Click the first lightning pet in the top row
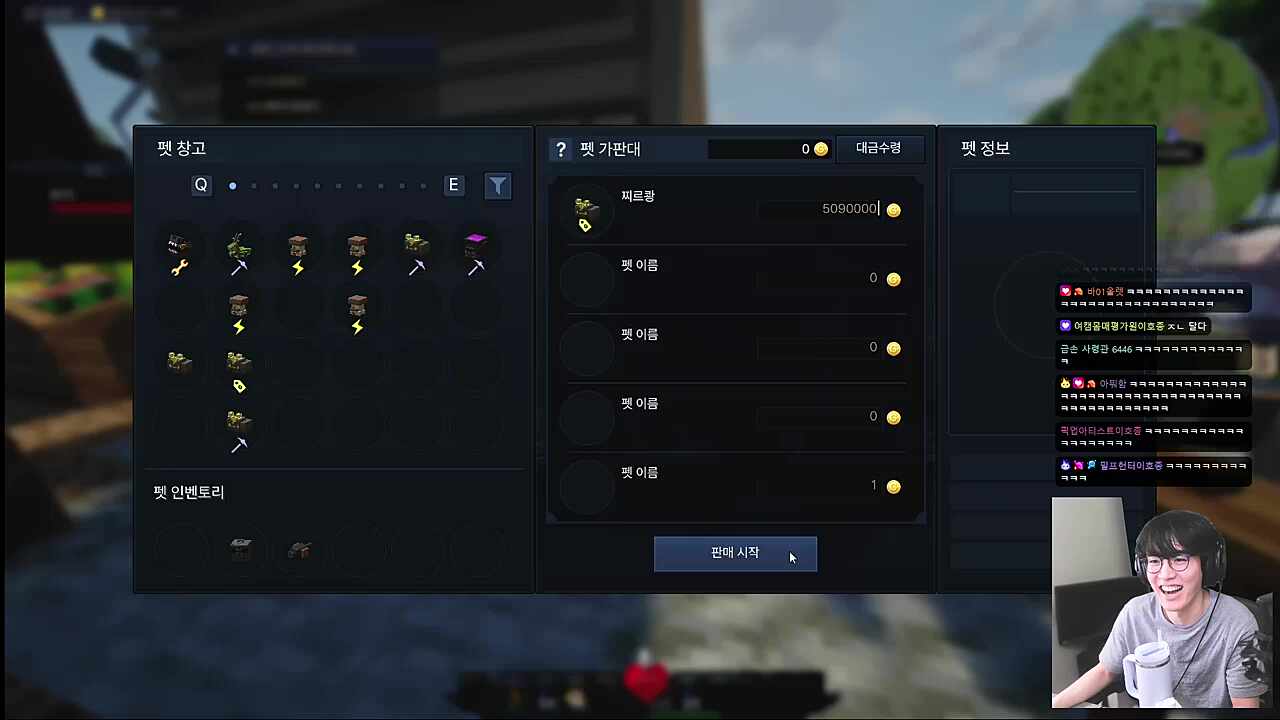Screen dimensions: 1280x720 pyautogui.click(x=297, y=250)
